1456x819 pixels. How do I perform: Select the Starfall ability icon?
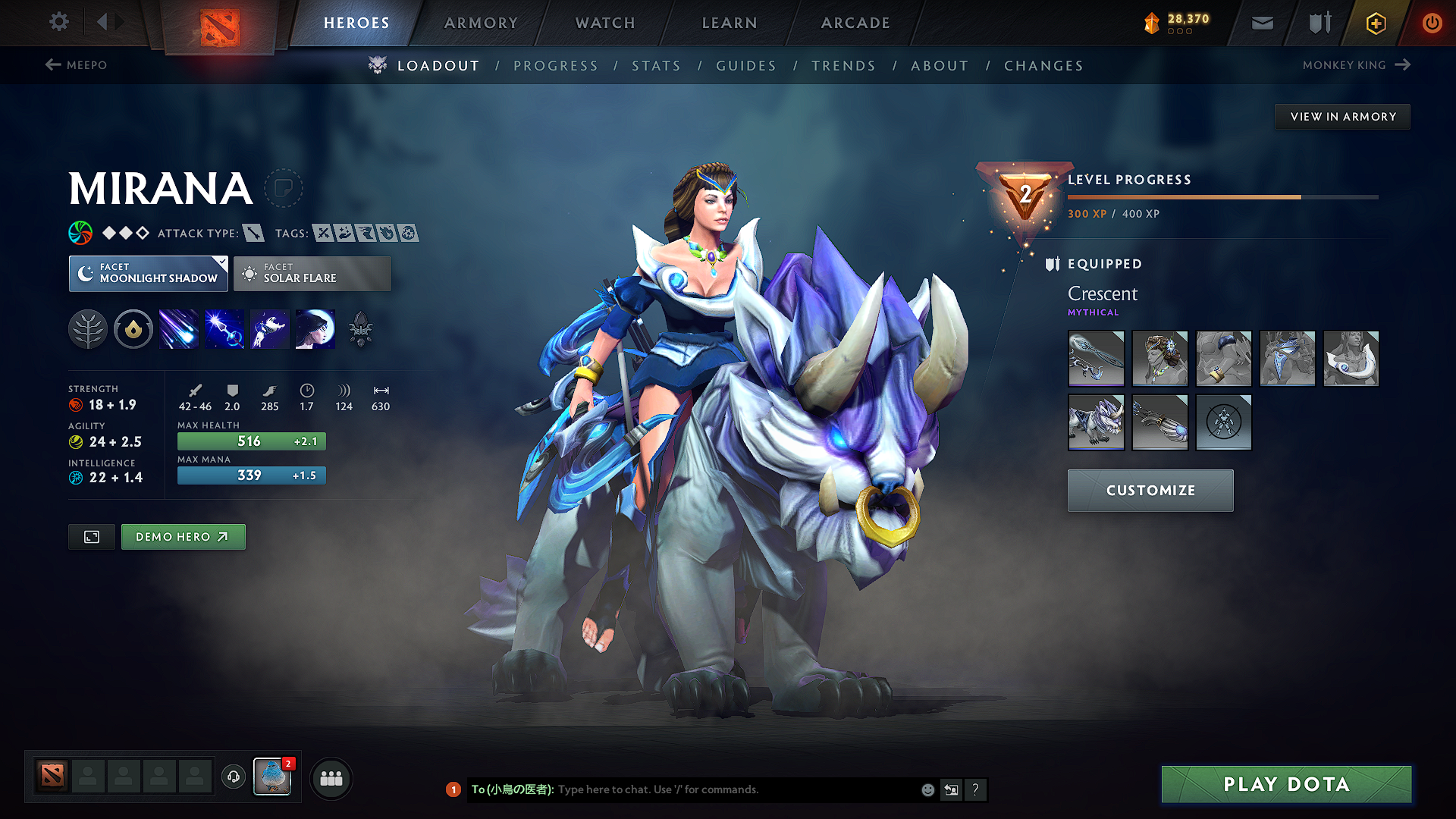click(x=178, y=328)
